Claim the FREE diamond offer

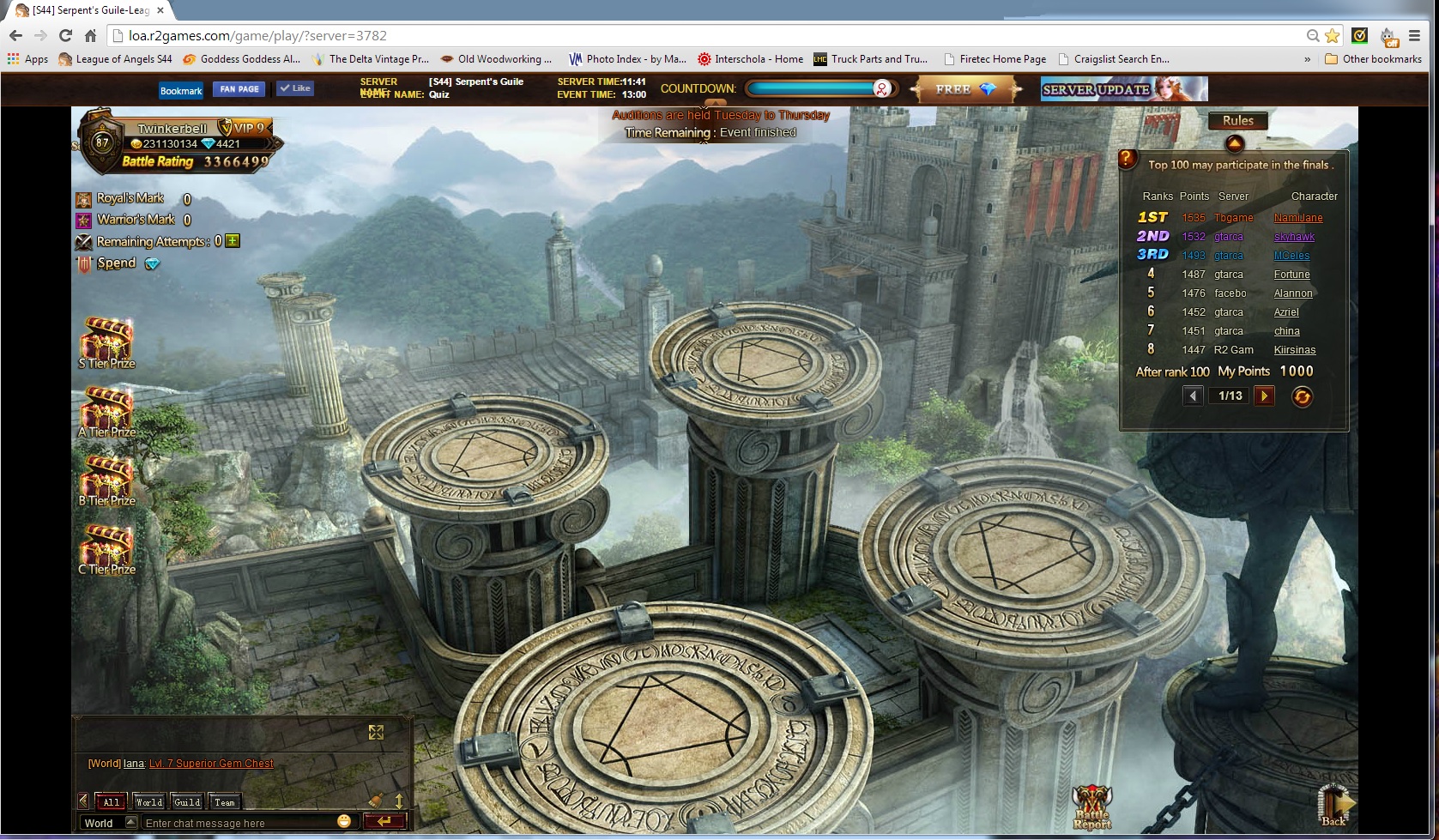click(x=965, y=89)
